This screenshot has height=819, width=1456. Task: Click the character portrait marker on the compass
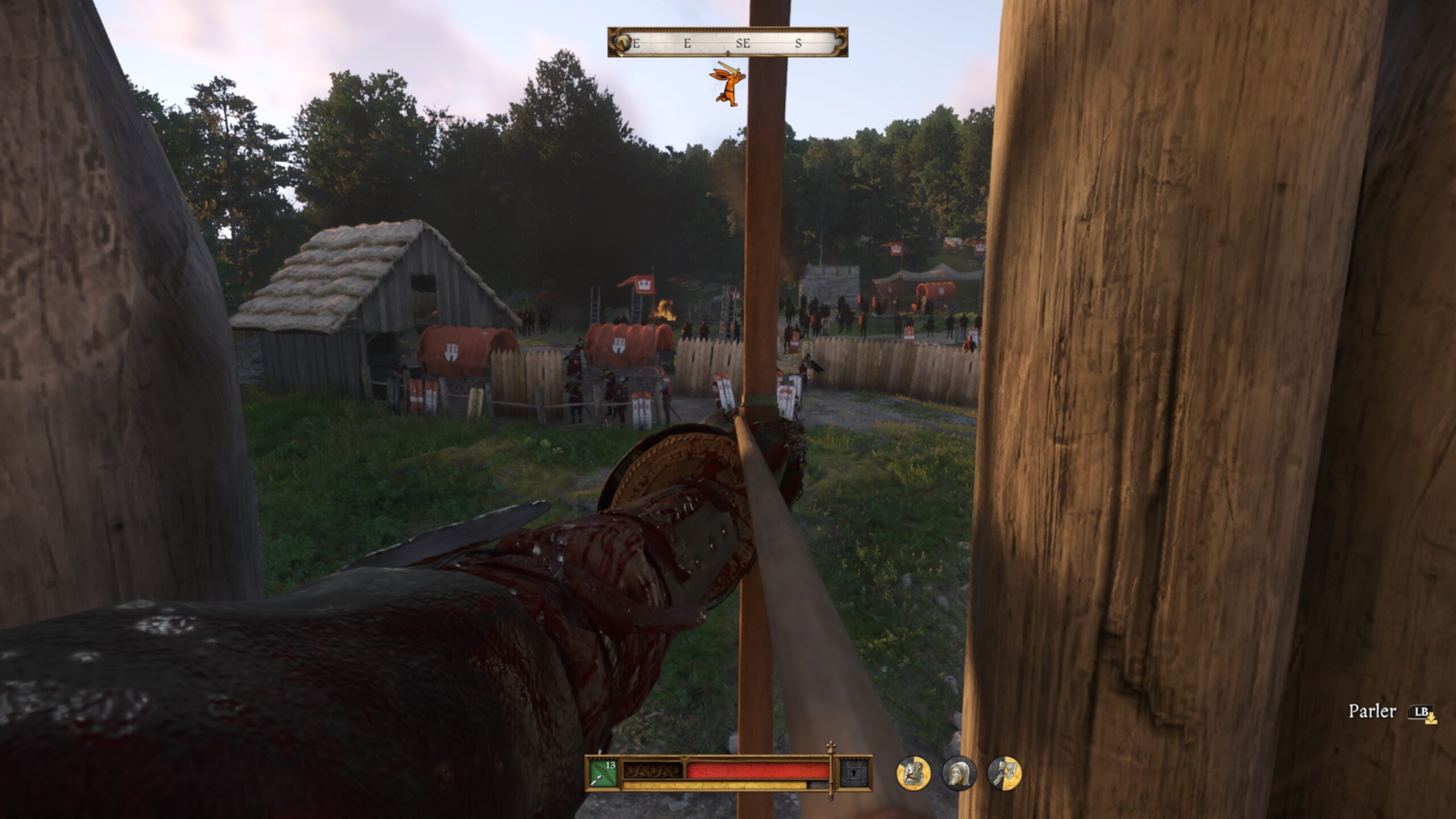[623, 43]
